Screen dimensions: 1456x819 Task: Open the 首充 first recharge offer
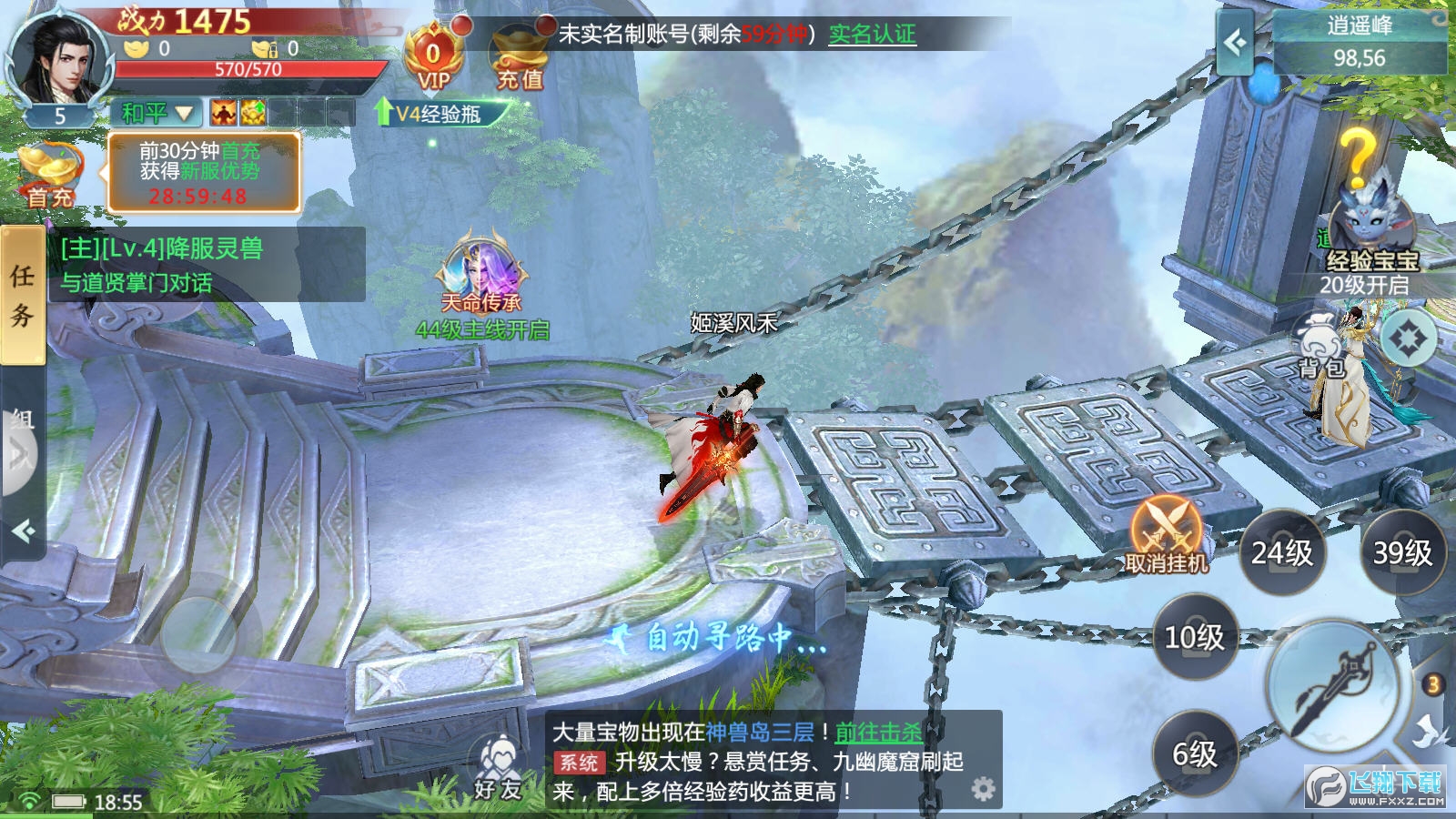tap(50, 173)
